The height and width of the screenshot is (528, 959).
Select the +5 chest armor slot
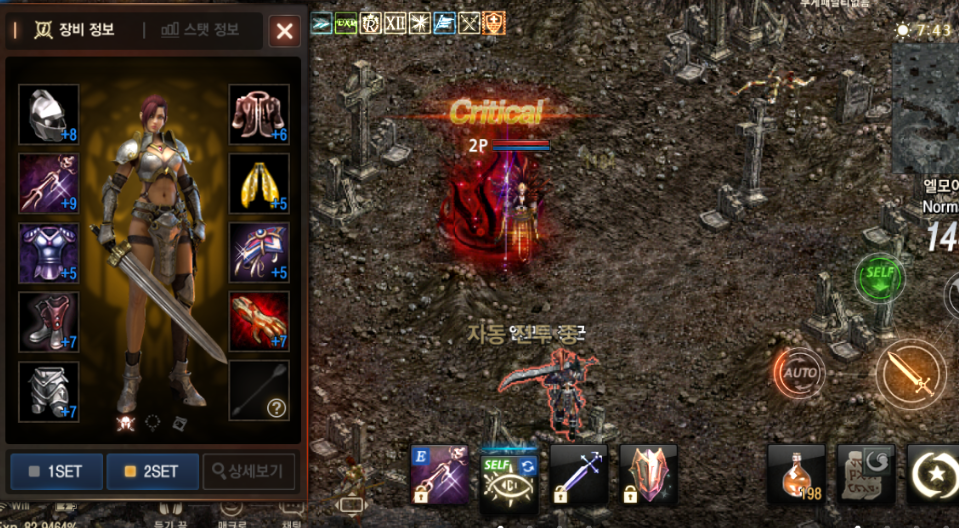coord(48,253)
